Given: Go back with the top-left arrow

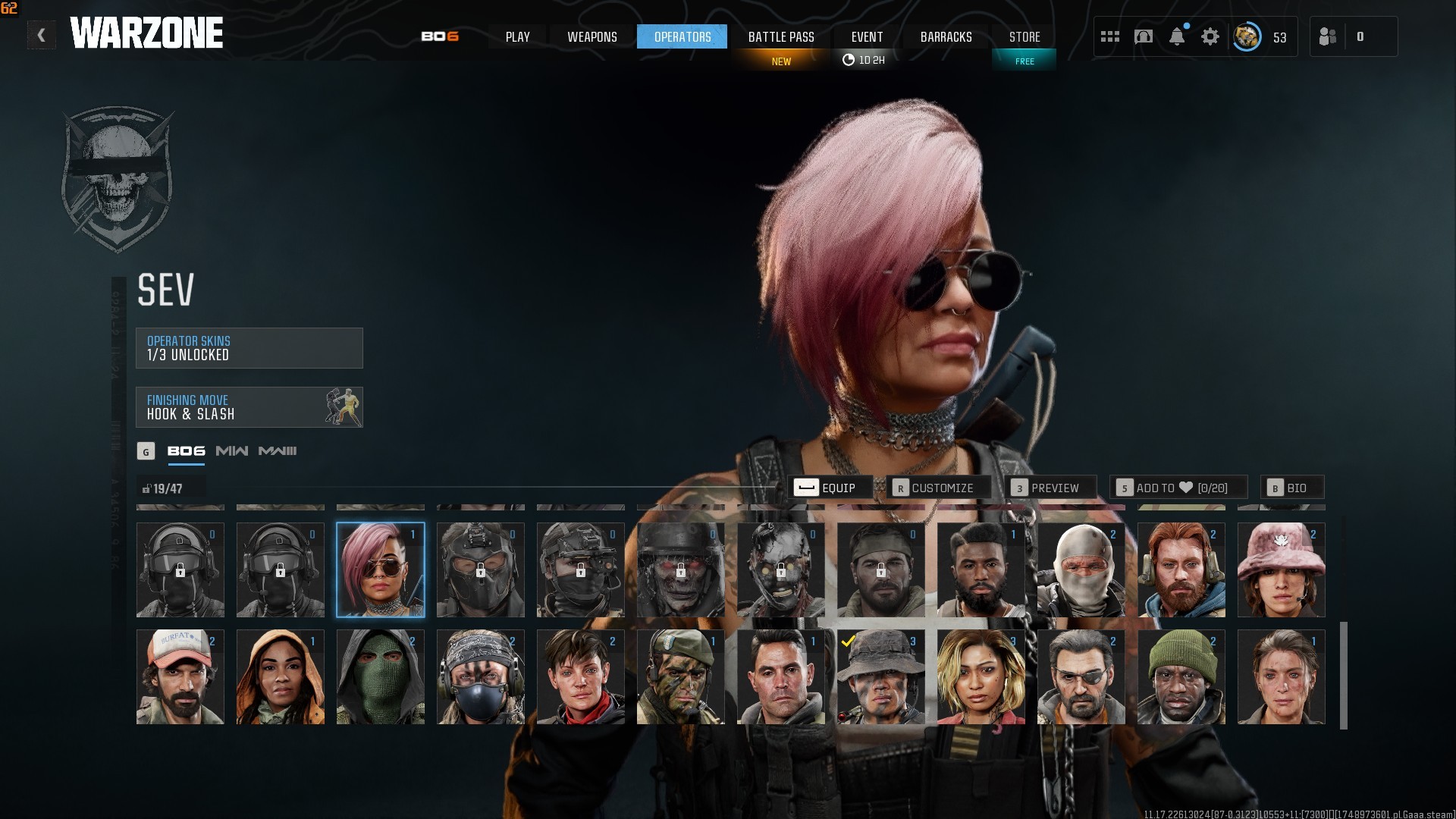Looking at the screenshot, I should [x=42, y=35].
